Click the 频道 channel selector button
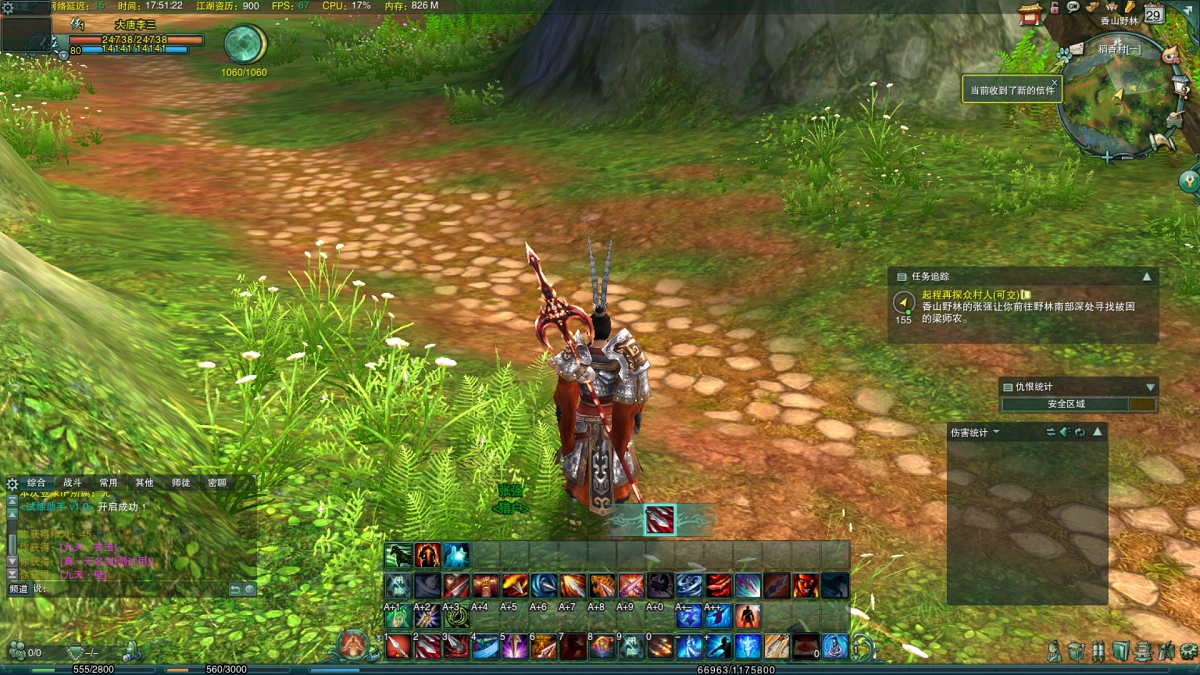This screenshot has height=675, width=1200. (18, 589)
